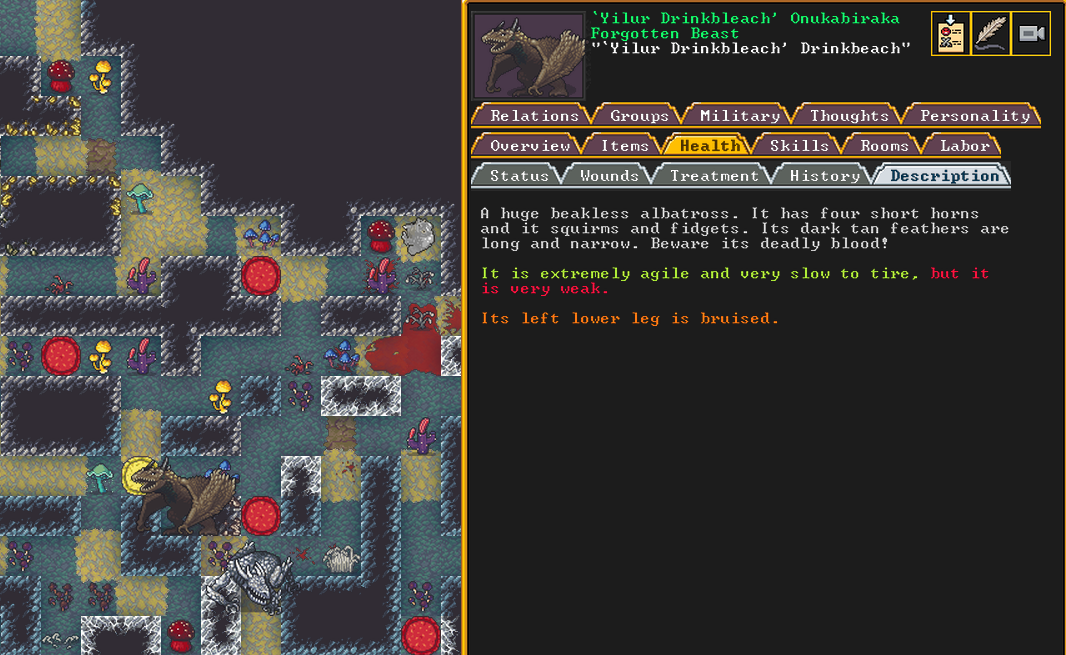Switch to the Overview tab
Viewport: 1066px width, 655px height.
[529, 146]
